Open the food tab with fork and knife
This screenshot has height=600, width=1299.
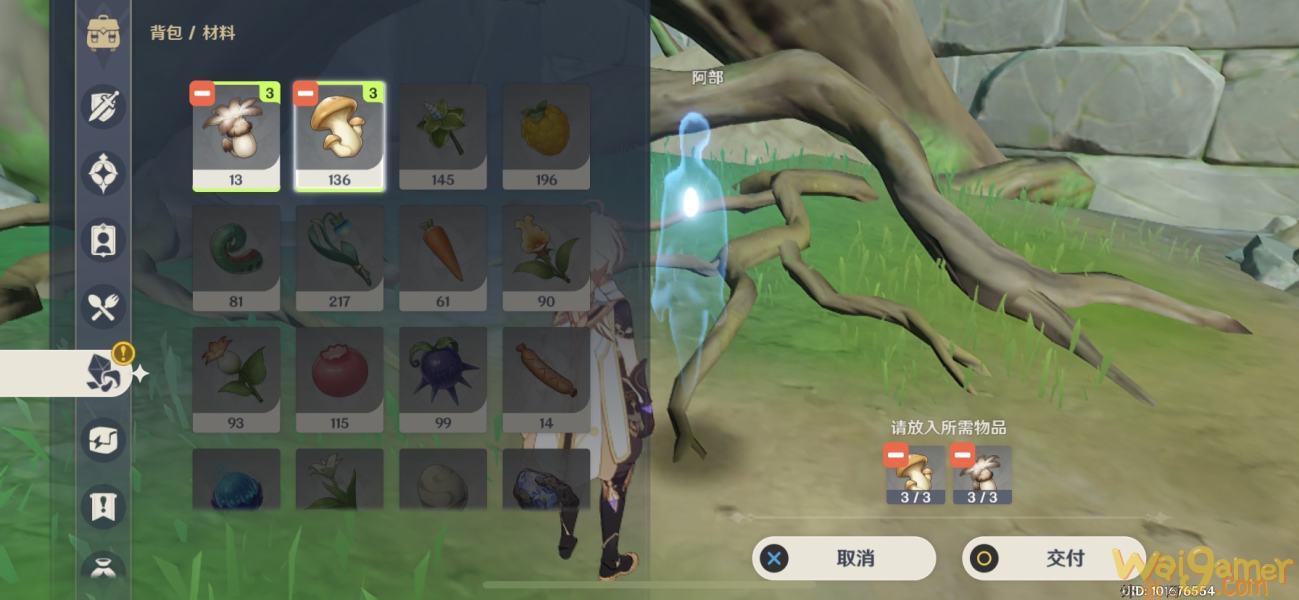(104, 307)
